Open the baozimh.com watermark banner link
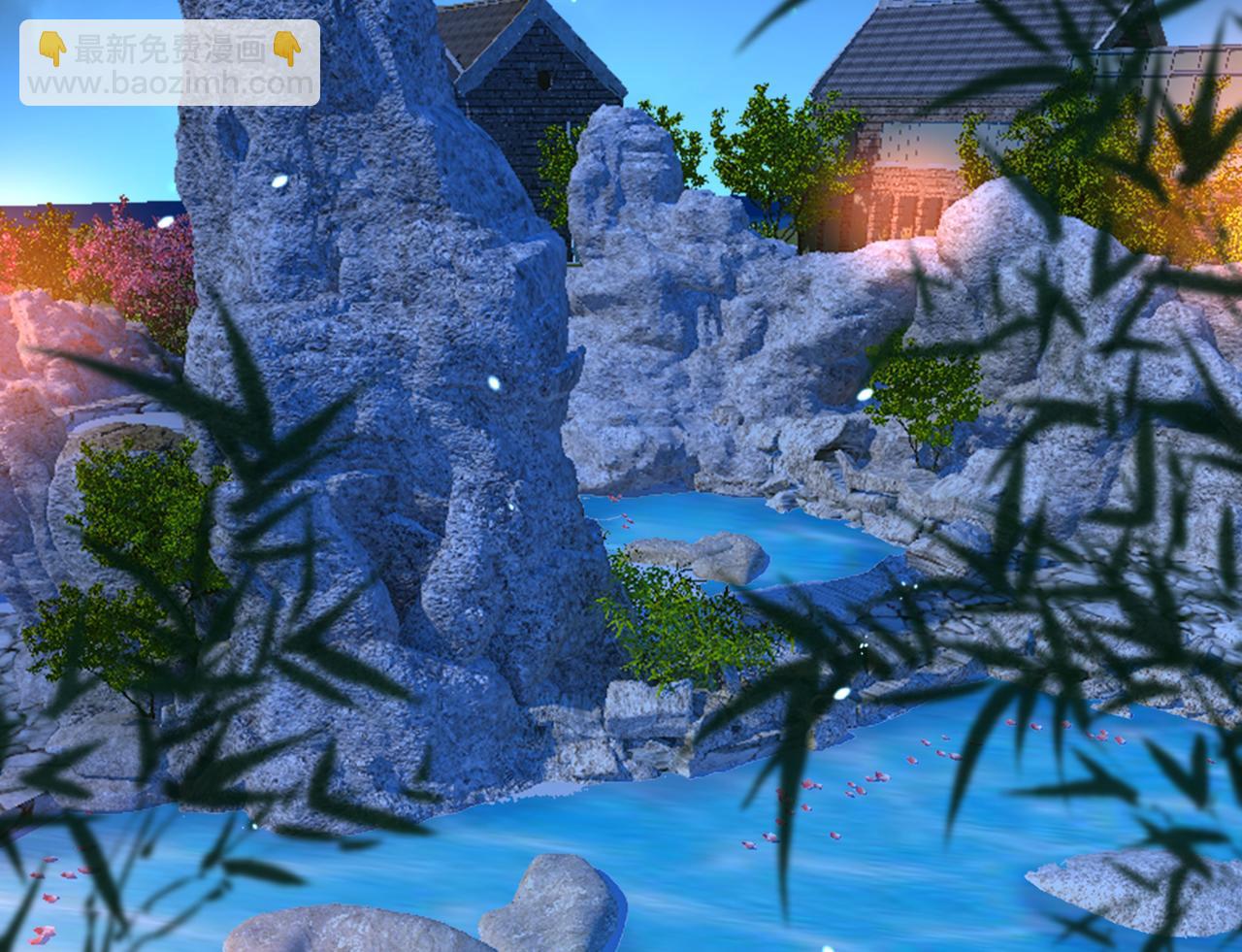Image resolution: width=1242 pixels, height=952 pixels. click(x=170, y=64)
